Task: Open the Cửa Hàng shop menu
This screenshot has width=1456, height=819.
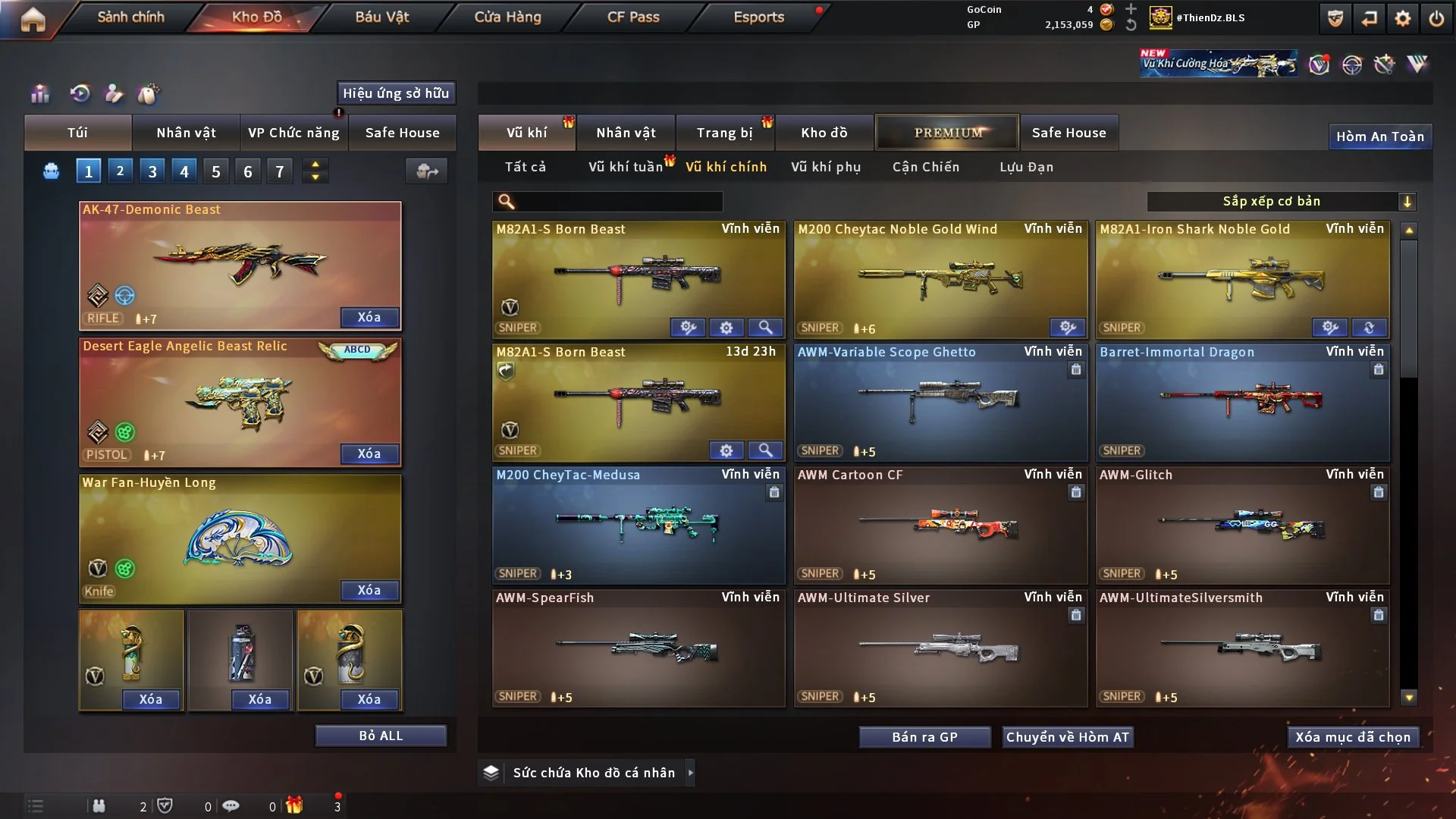Action: [x=507, y=17]
